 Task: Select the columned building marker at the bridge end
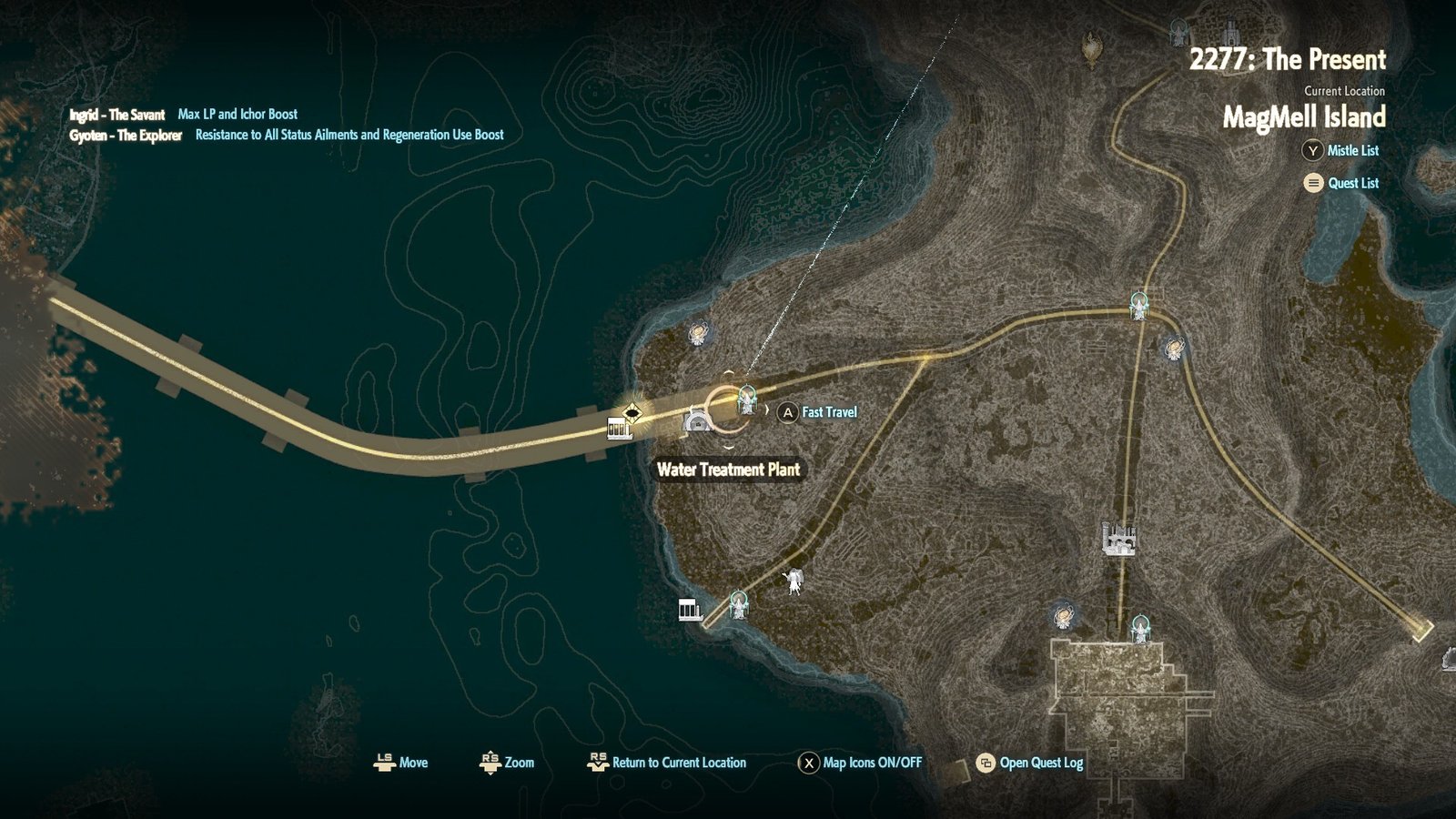619,429
